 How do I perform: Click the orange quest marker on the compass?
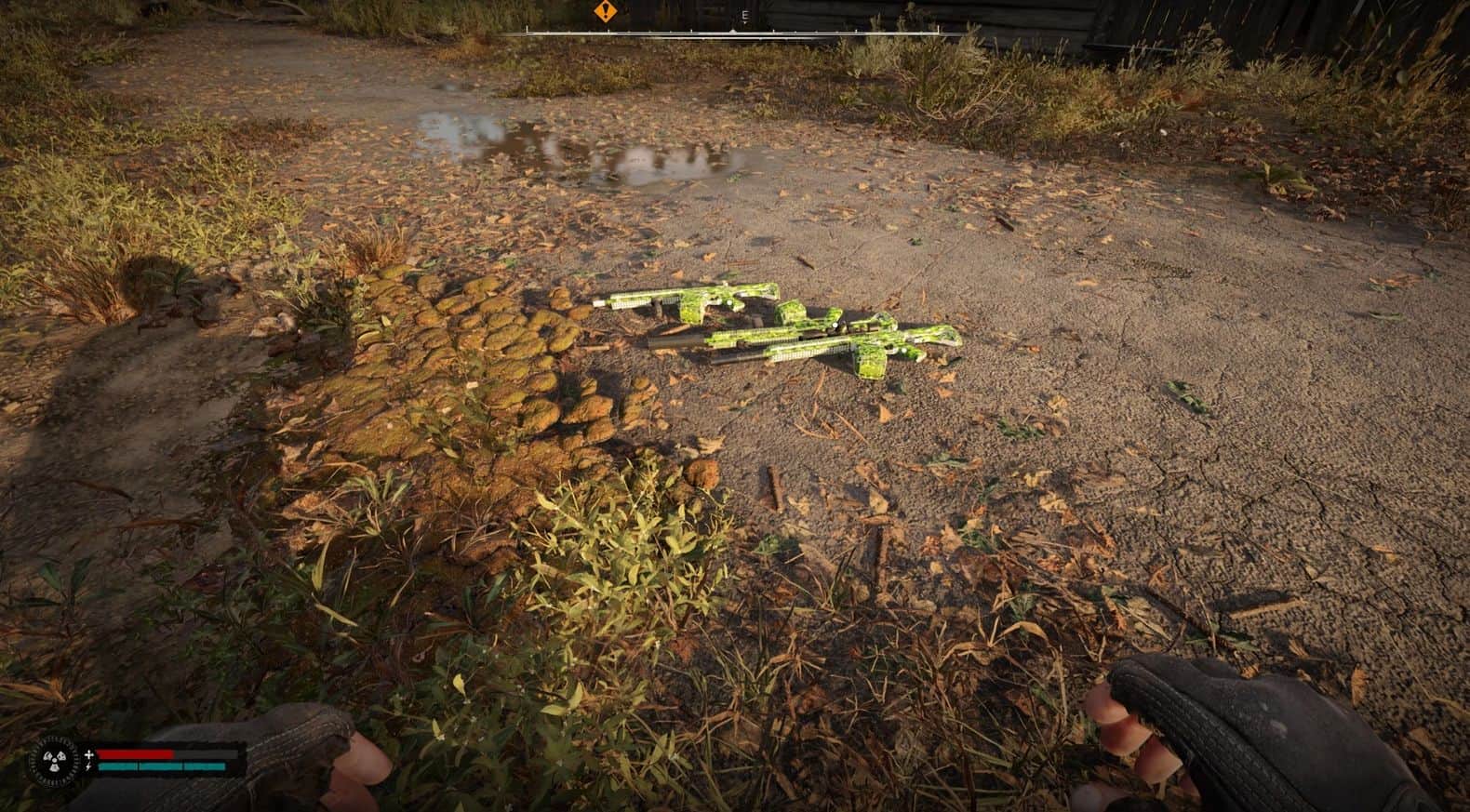(x=604, y=13)
